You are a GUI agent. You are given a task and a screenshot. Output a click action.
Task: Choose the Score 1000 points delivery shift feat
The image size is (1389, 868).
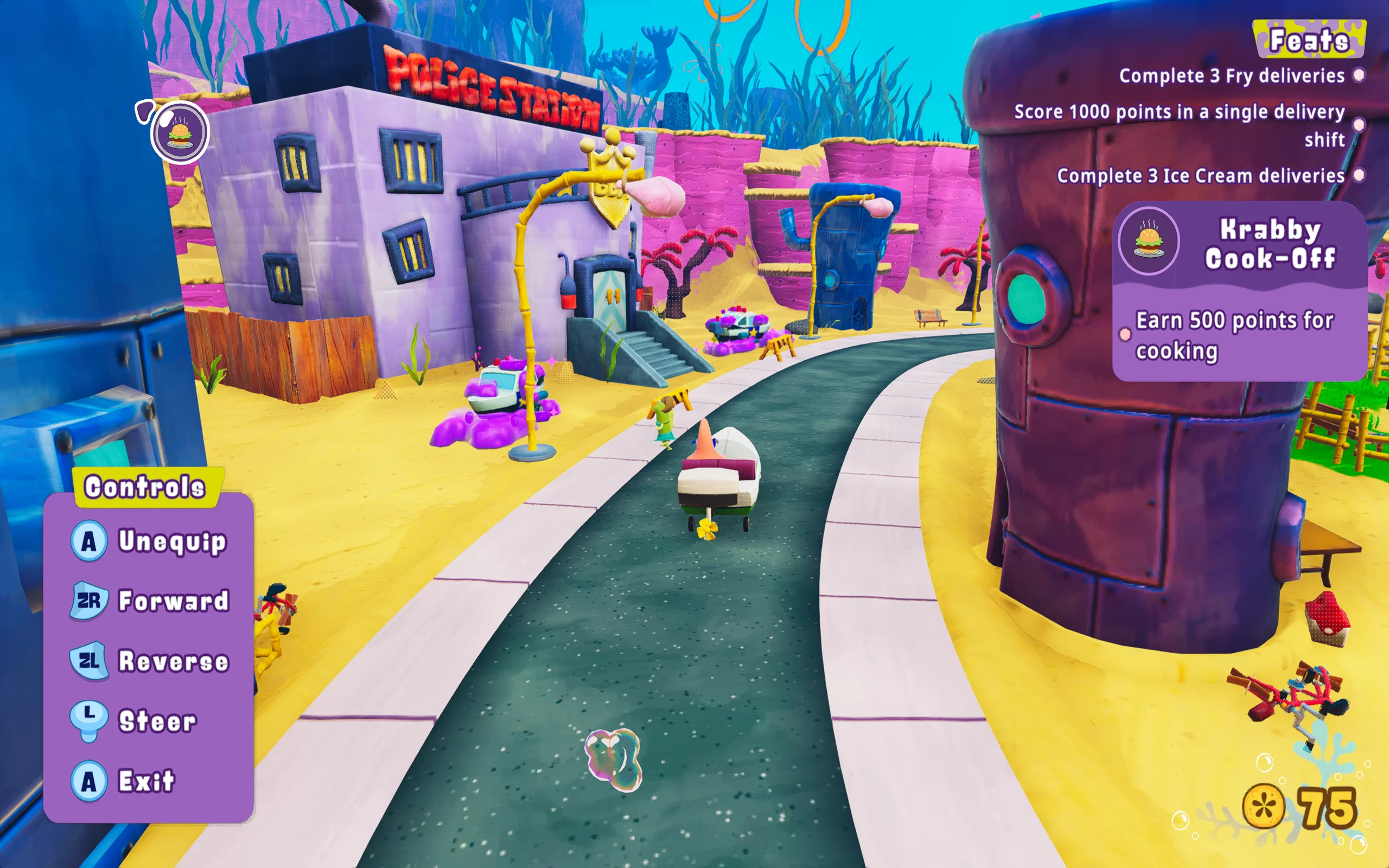click(x=1180, y=125)
